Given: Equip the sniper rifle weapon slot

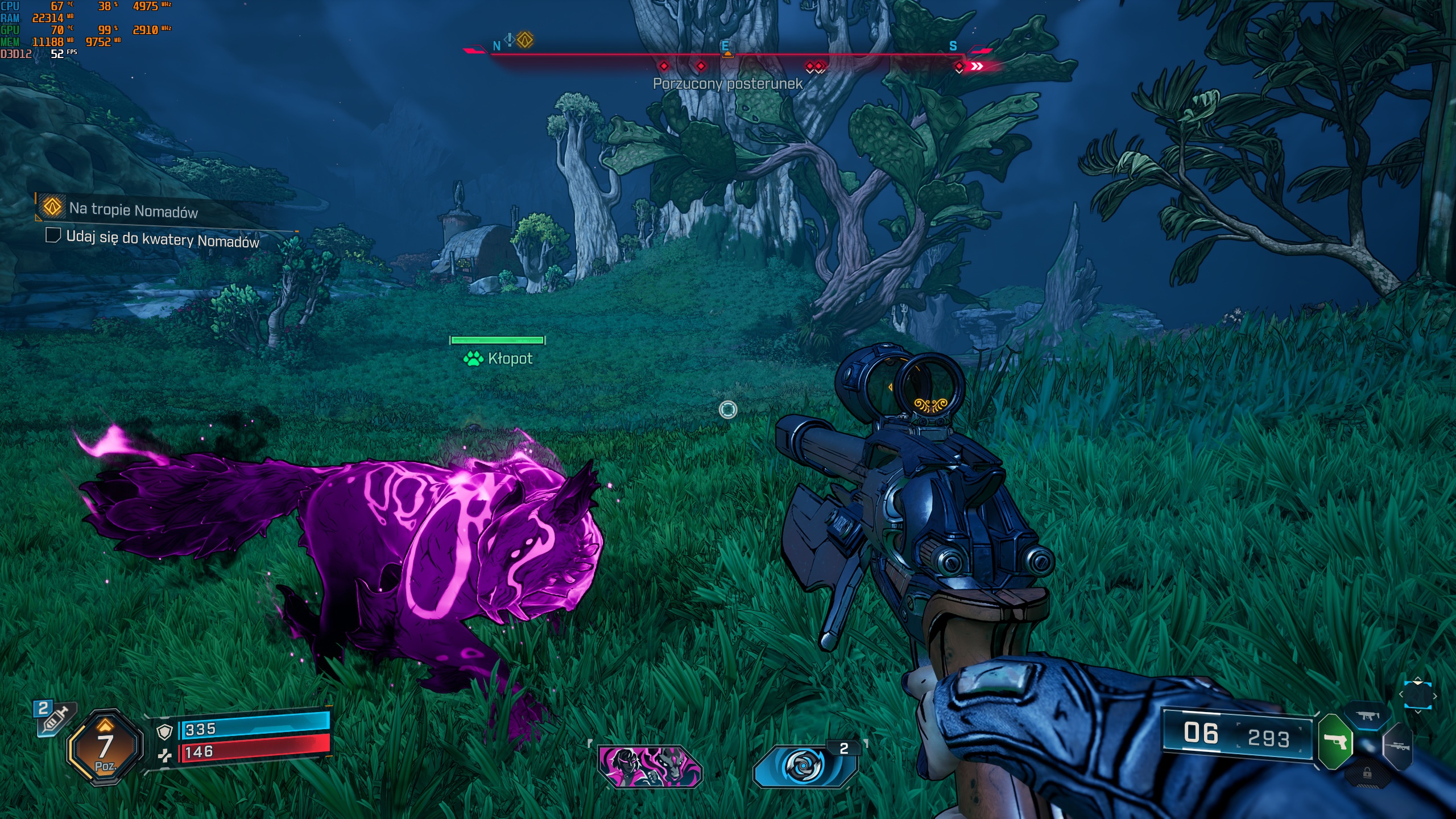Looking at the screenshot, I should click(x=1397, y=746).
